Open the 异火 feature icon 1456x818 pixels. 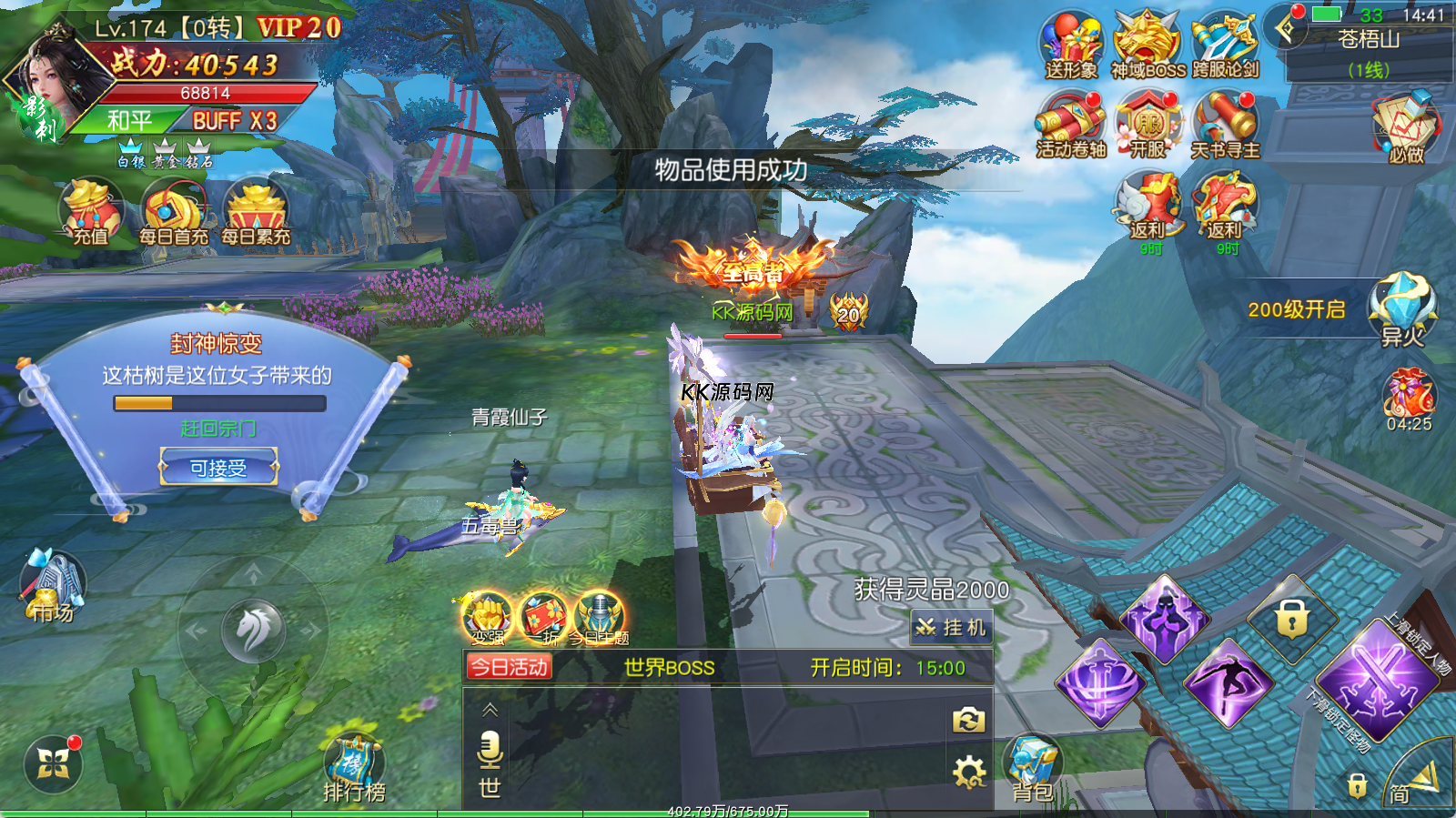1402,309
